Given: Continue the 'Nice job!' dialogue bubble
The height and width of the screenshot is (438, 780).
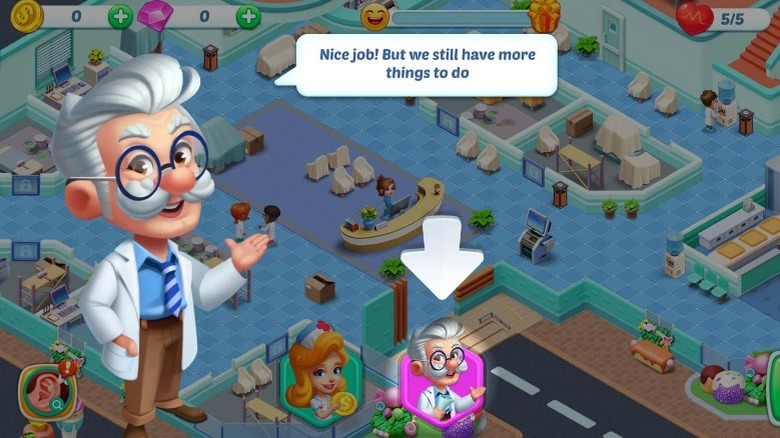Looking at the screenshot, I should pyautogui.click(x=427, y=64).
